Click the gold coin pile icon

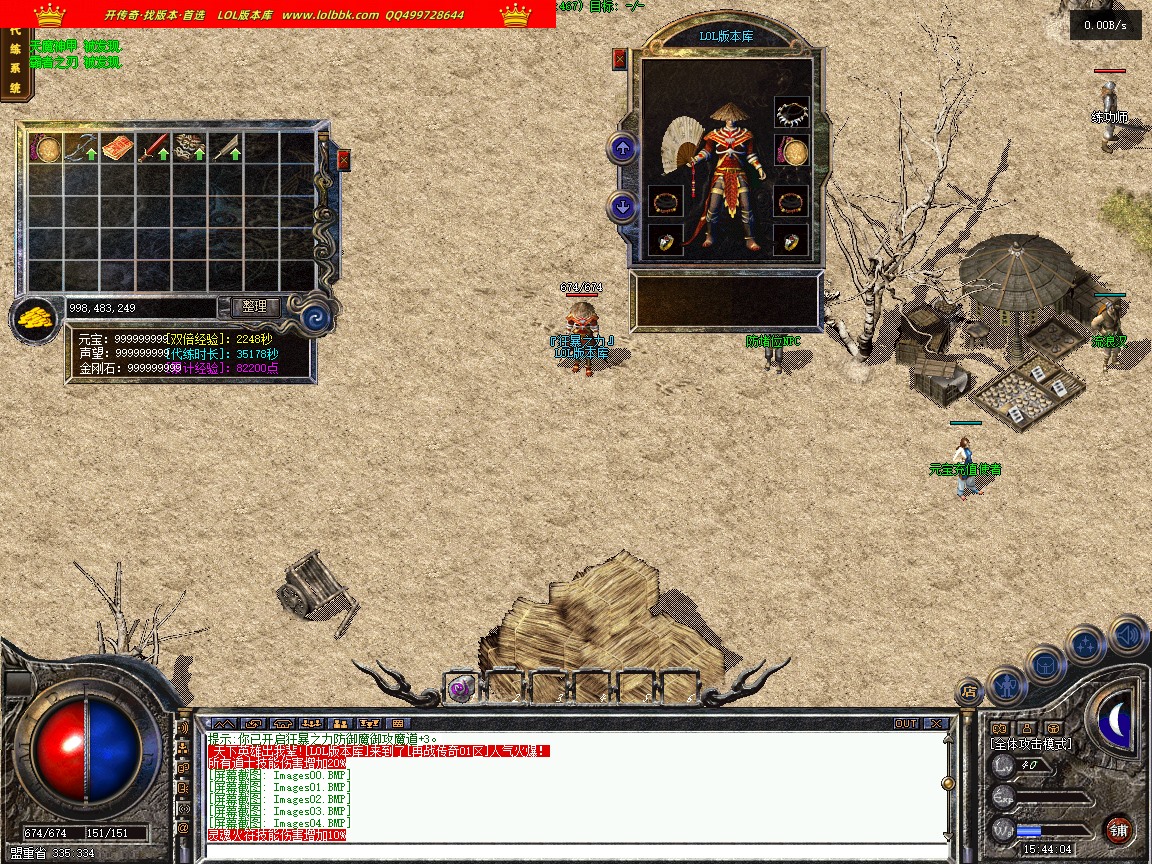pyautogui.click(x=35, y=320)
